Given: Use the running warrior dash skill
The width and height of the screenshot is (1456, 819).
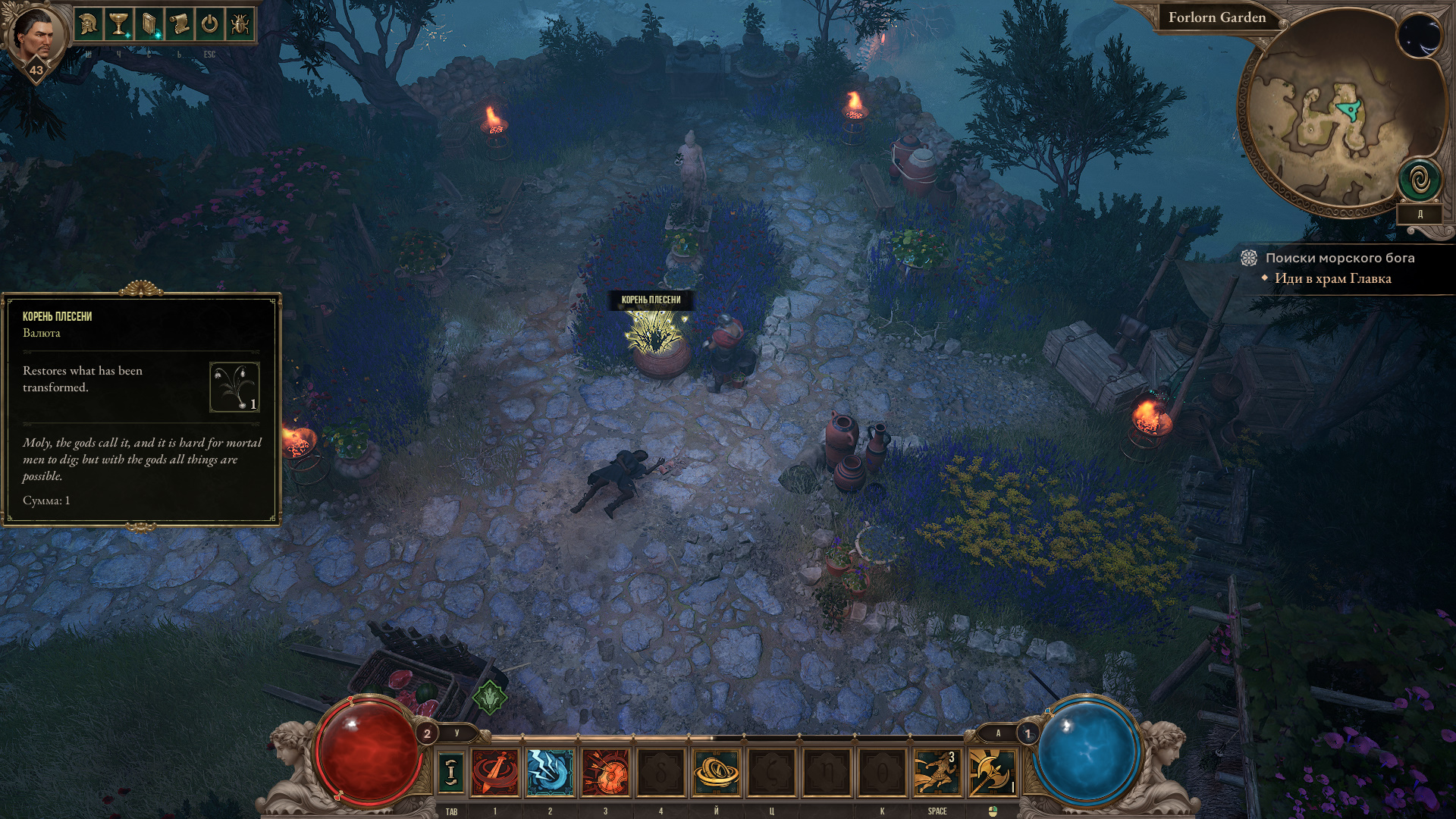Looking at the screenshot, I should pyautogui.click(x=937, y=772).
